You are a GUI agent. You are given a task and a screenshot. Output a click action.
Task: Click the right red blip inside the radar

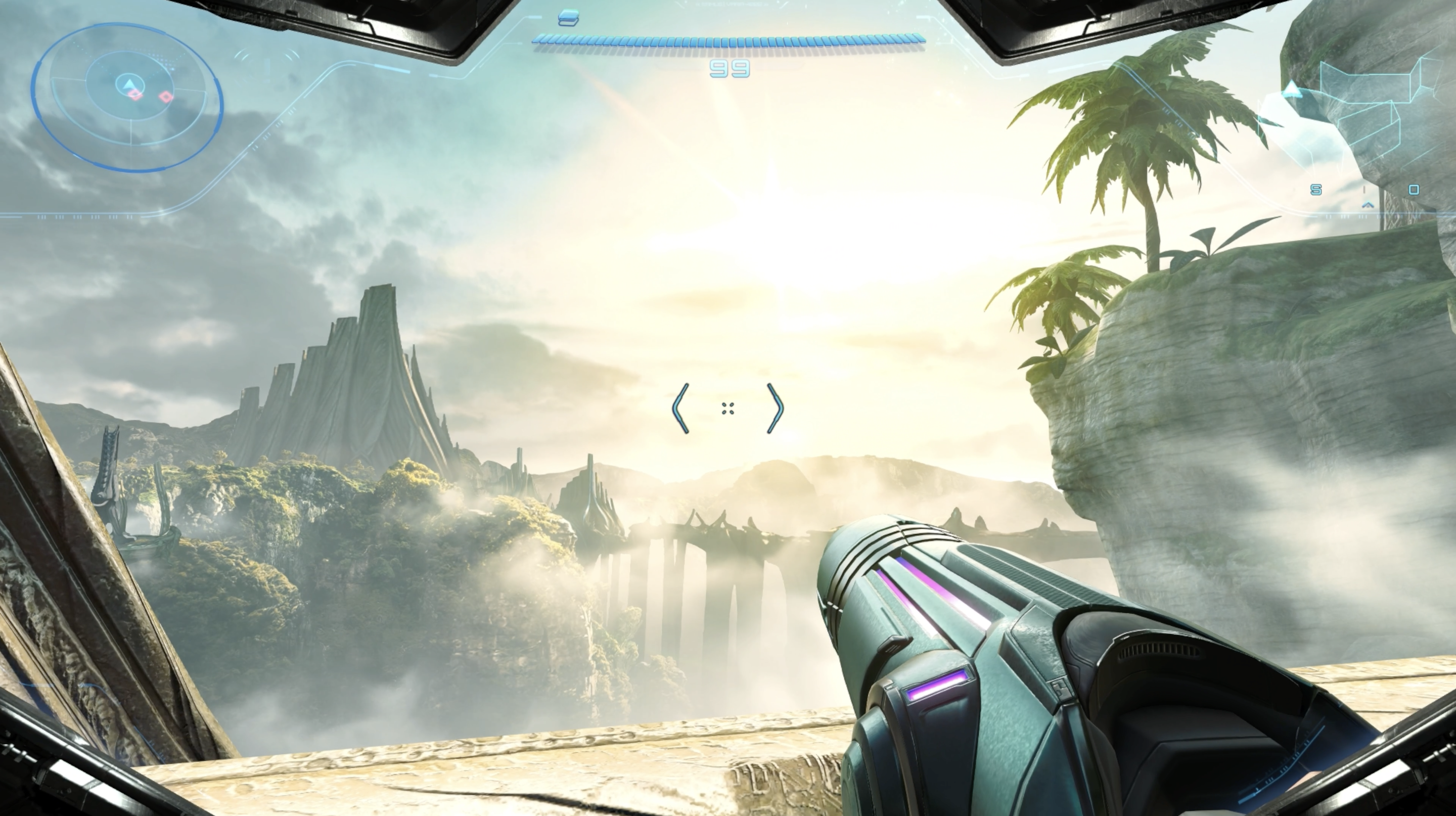[166, 97]
